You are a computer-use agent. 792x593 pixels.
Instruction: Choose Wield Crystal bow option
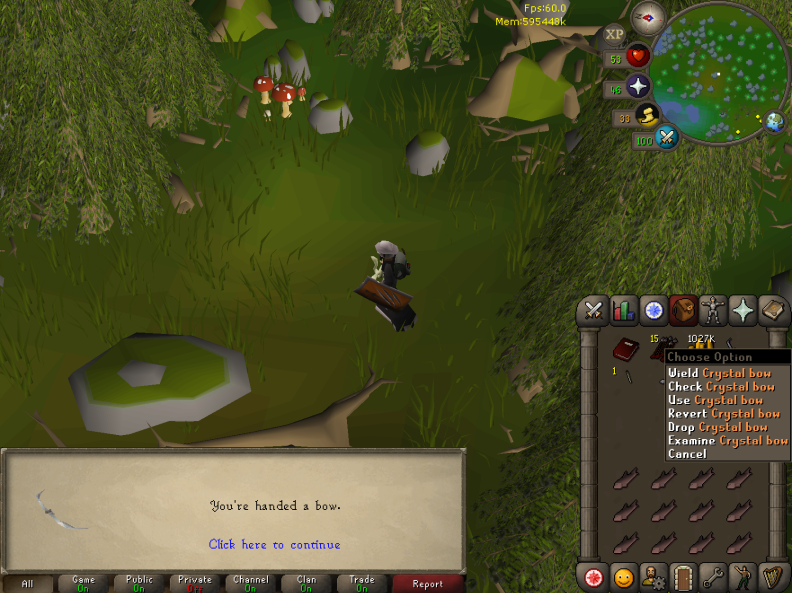pos(719,373)
